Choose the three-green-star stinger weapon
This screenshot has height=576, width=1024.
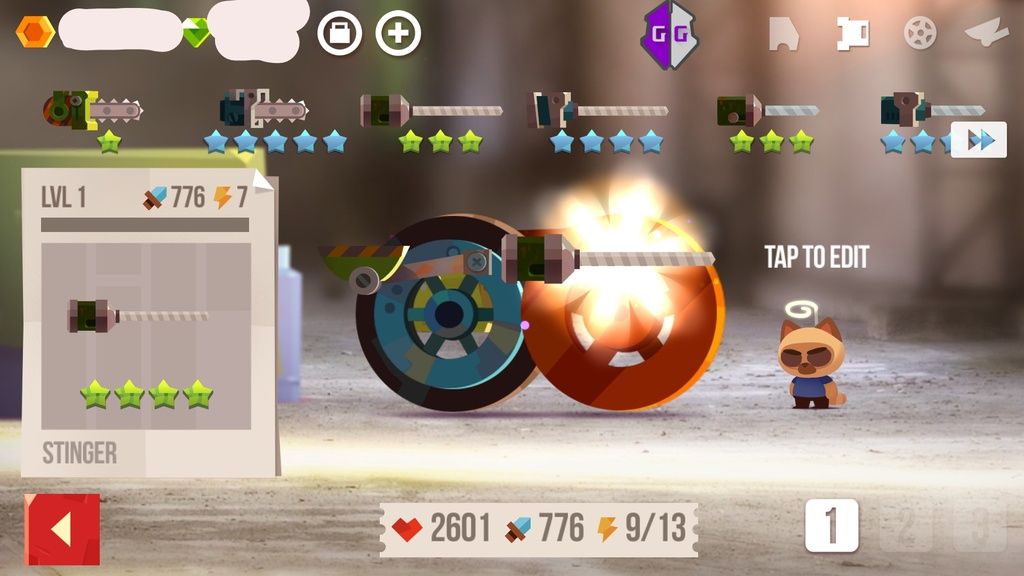[x=432, y=110]
